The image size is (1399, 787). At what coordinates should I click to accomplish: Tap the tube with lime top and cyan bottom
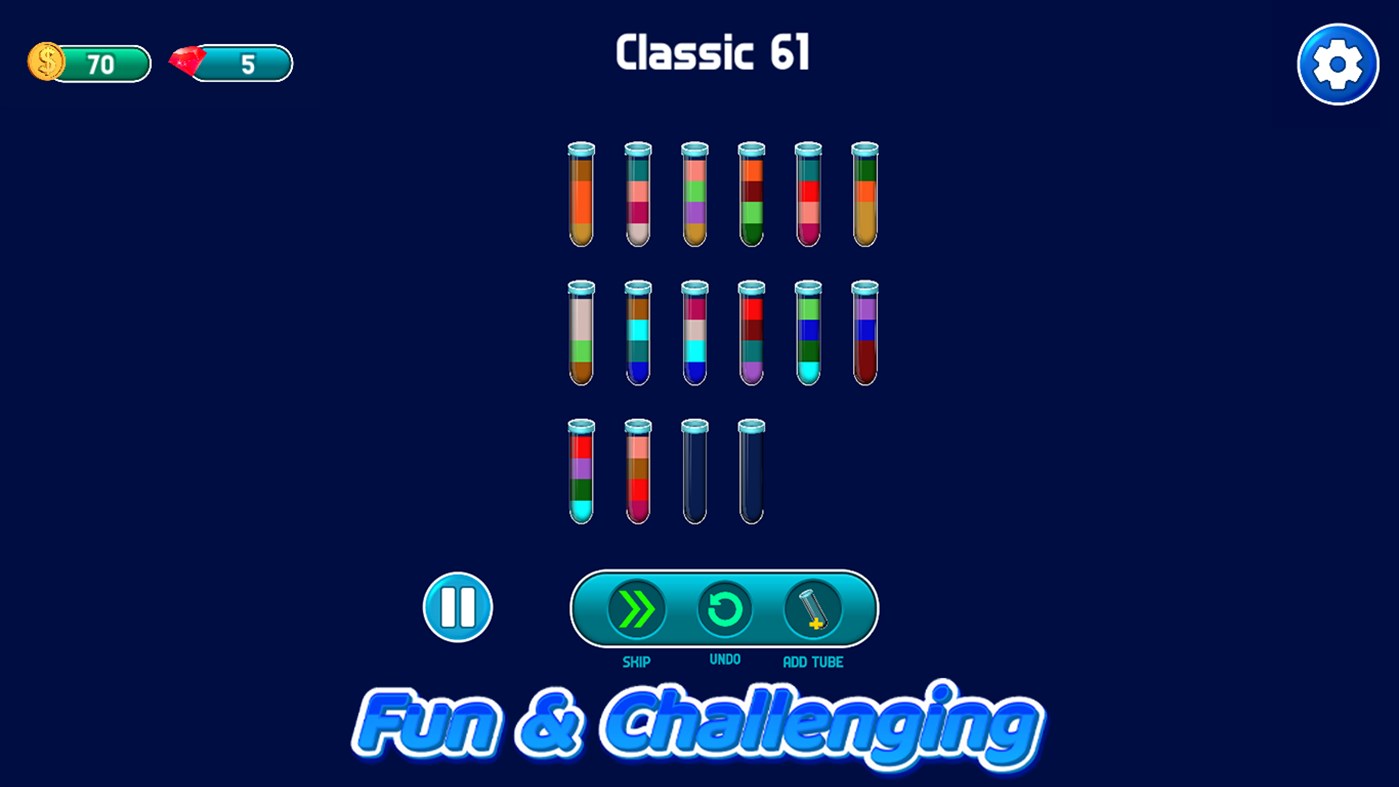point(808,335)
